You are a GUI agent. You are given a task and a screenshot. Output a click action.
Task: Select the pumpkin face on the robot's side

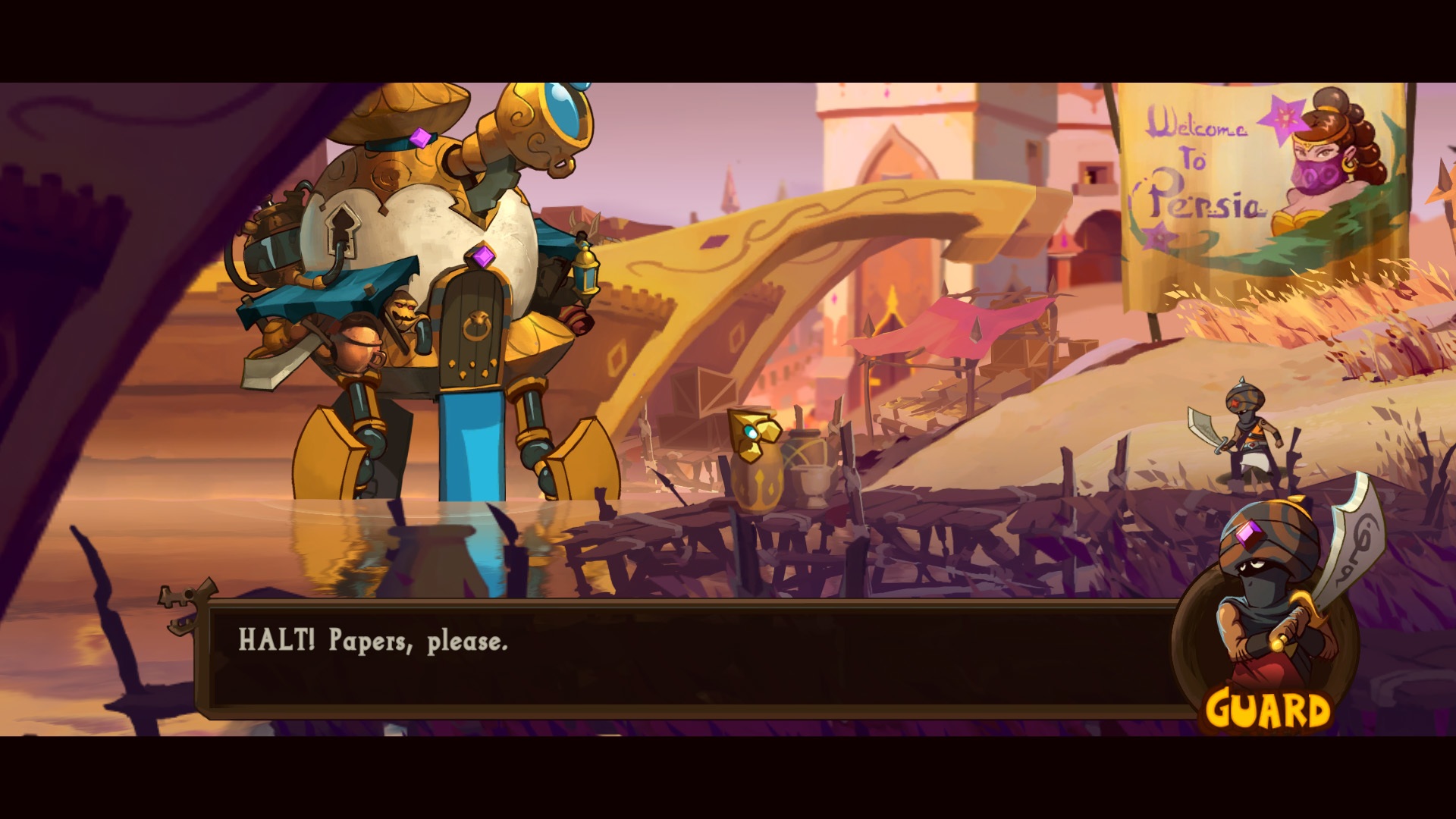403,311
